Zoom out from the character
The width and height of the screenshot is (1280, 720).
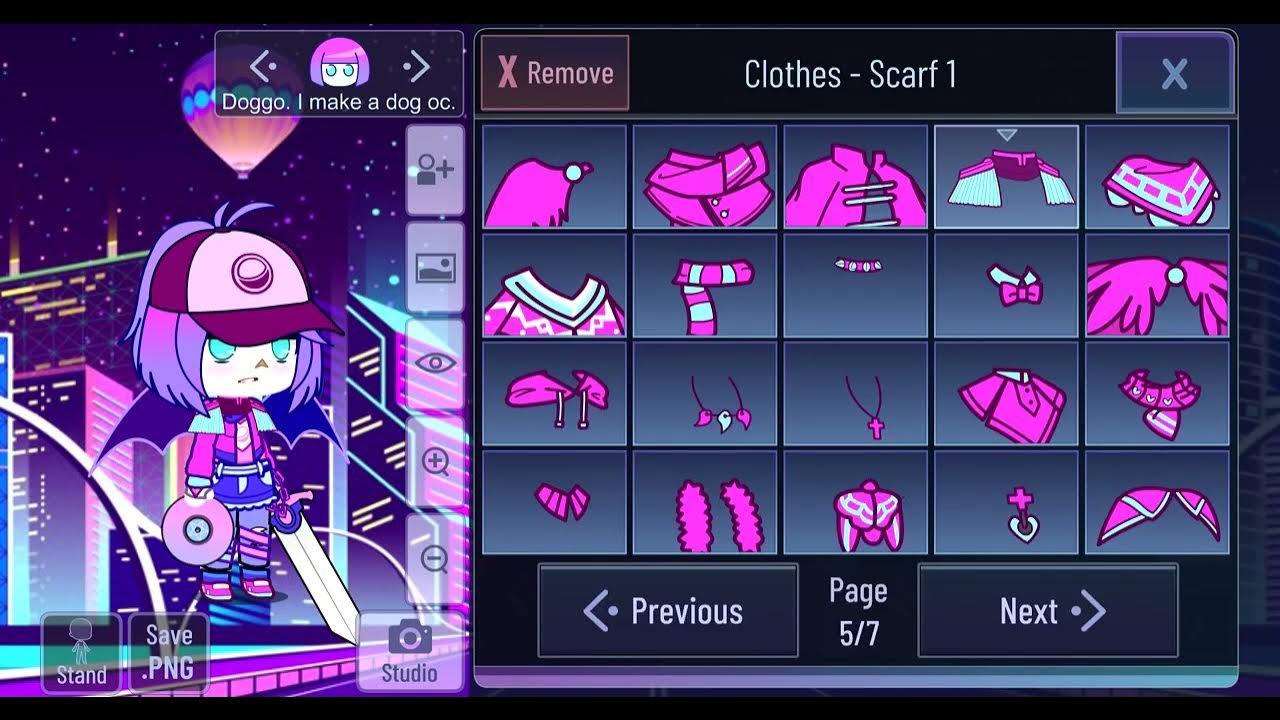(x=434, y=560)
